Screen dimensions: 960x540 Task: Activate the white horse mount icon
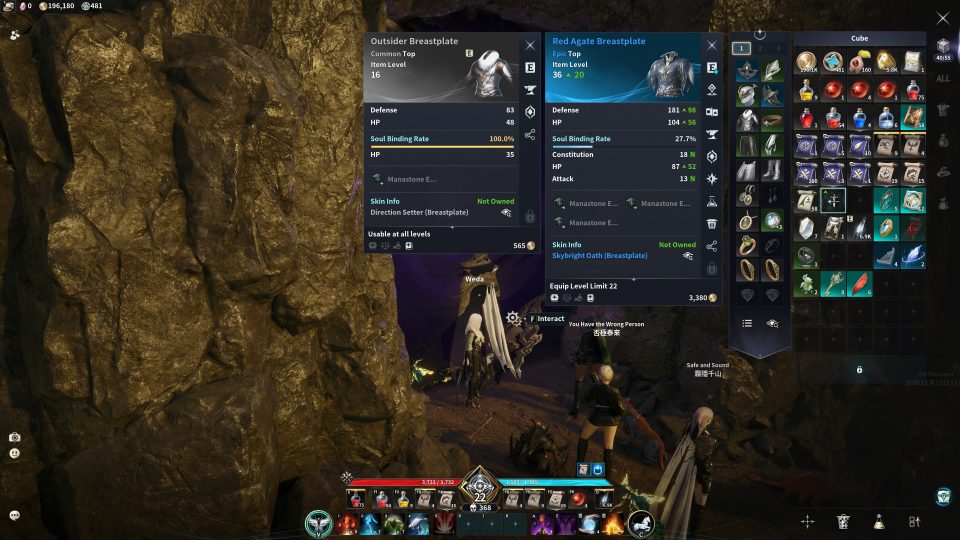641,523
